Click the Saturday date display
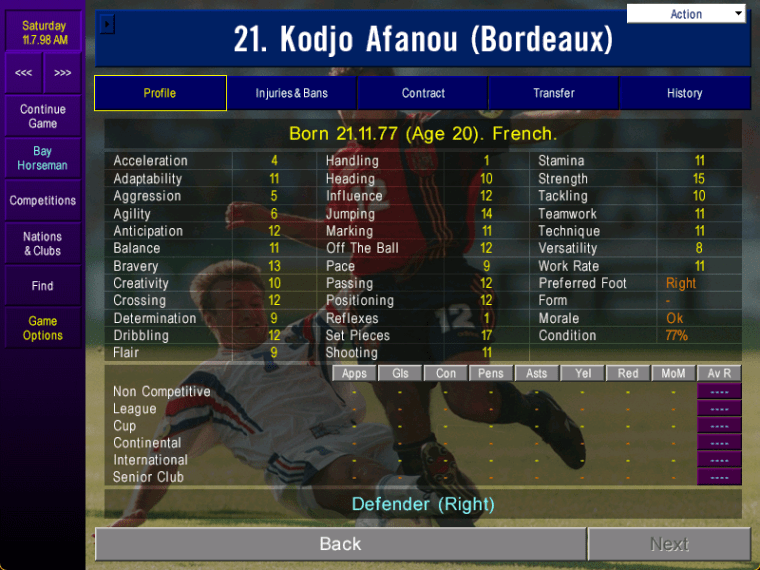This screenshot has height=570, width=760. (x=43, y=33)
